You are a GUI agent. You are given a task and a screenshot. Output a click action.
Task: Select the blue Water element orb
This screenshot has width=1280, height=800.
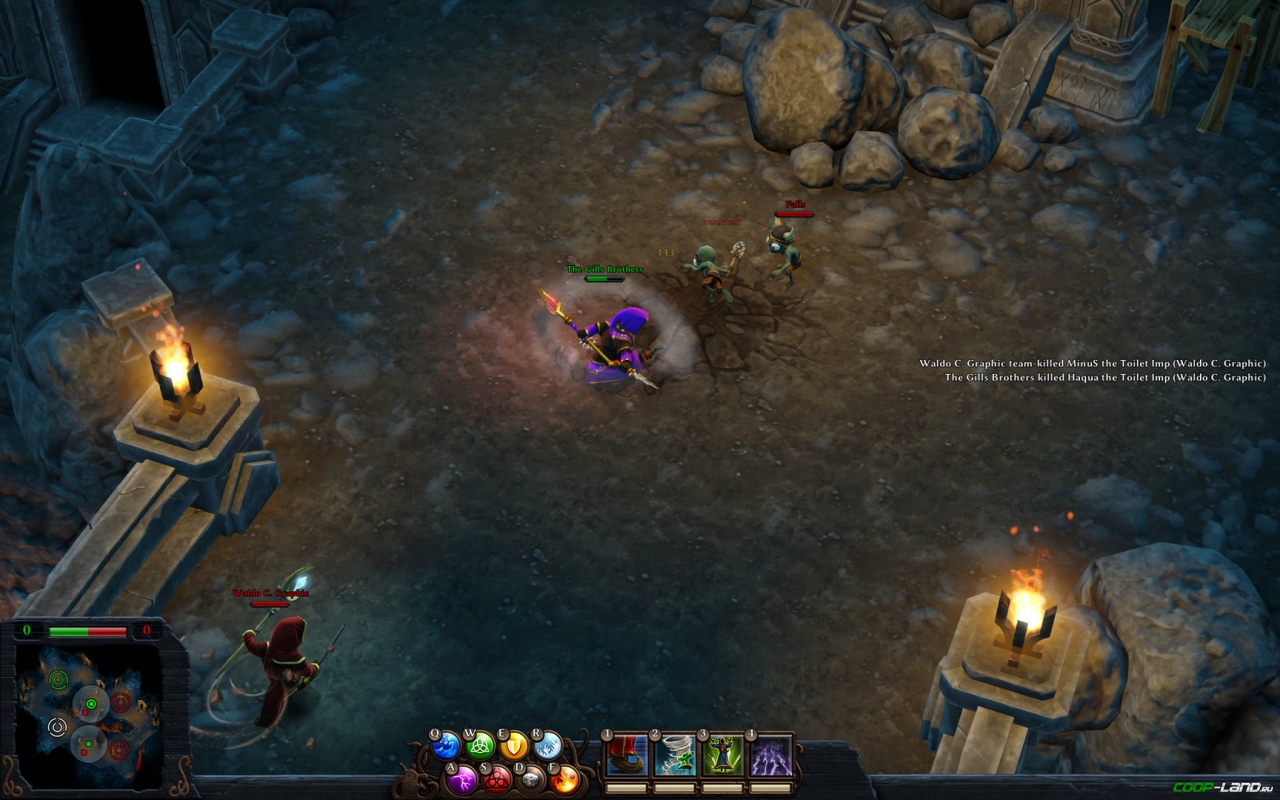pyautogui.click(x=446, y=746)
